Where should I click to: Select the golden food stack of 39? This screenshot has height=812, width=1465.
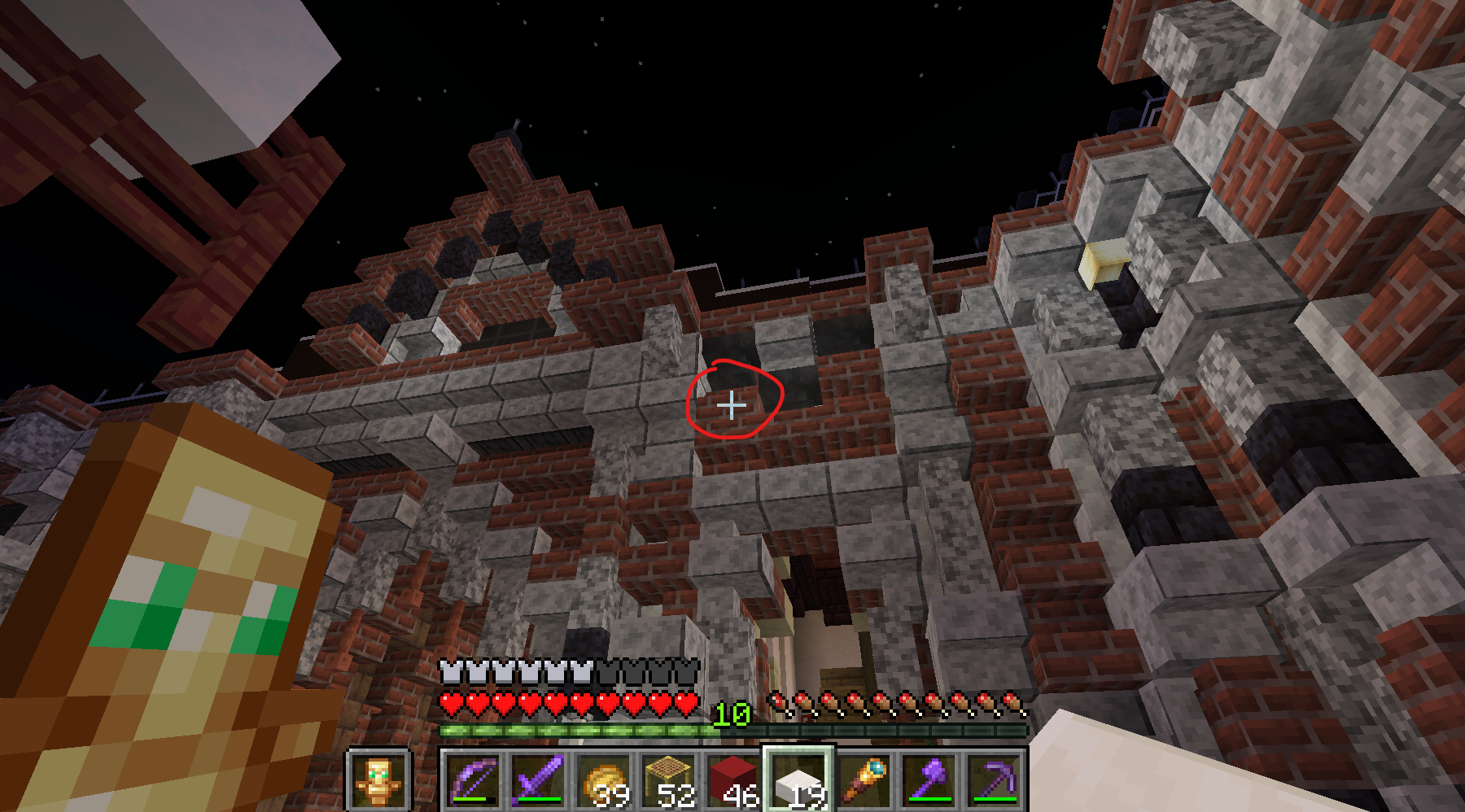(603, 780)
